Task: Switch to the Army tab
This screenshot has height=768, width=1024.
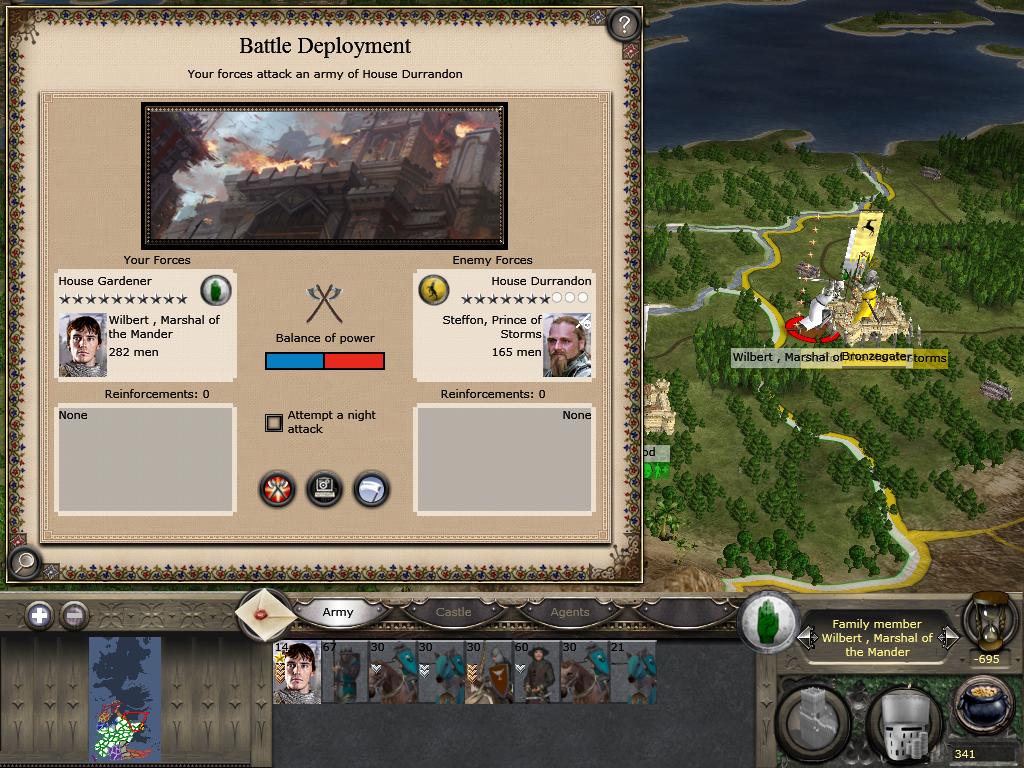Action: pyautogui.click(x=338, y=612)
